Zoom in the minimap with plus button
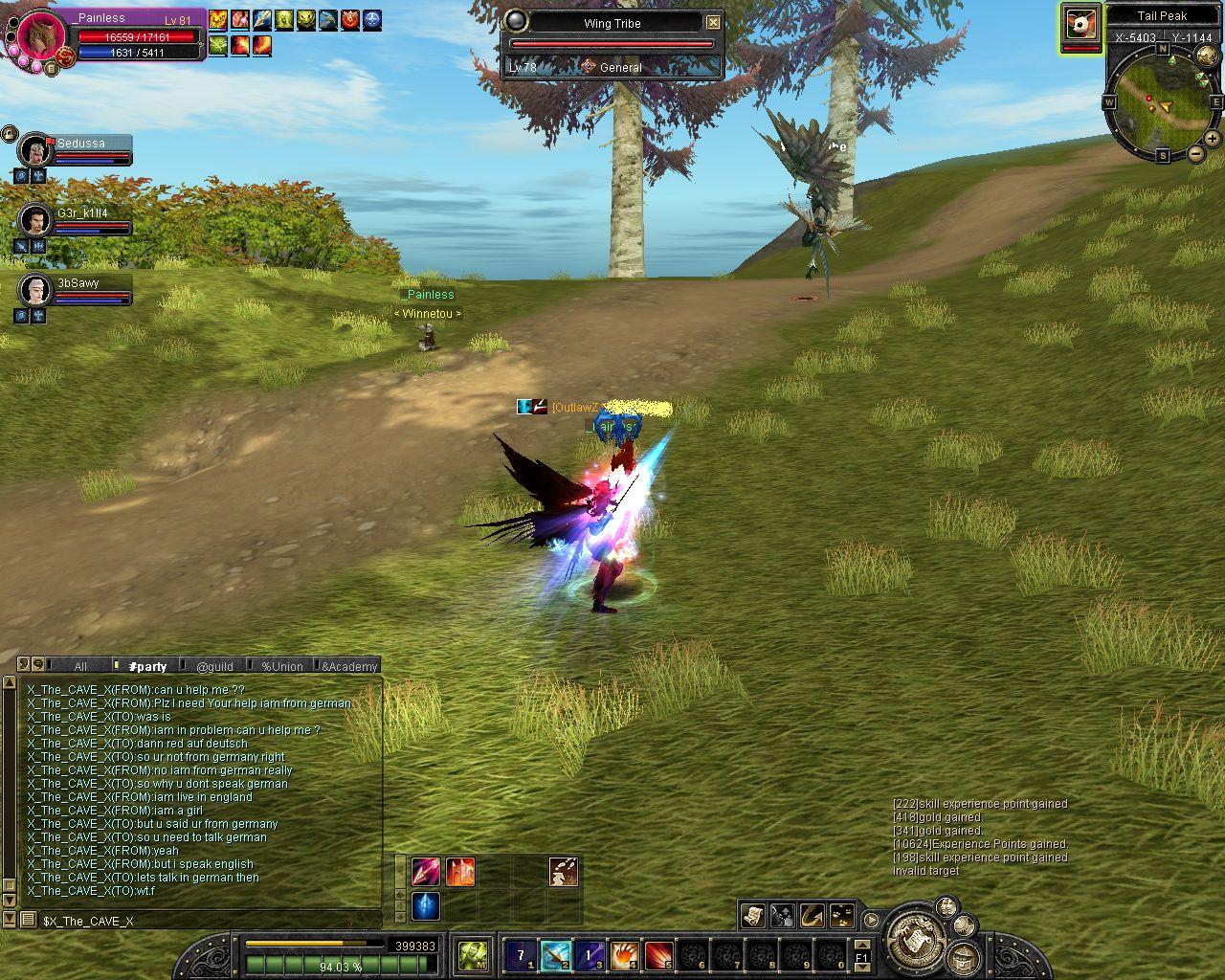The image size is (1225, 980). (1212, 139)
